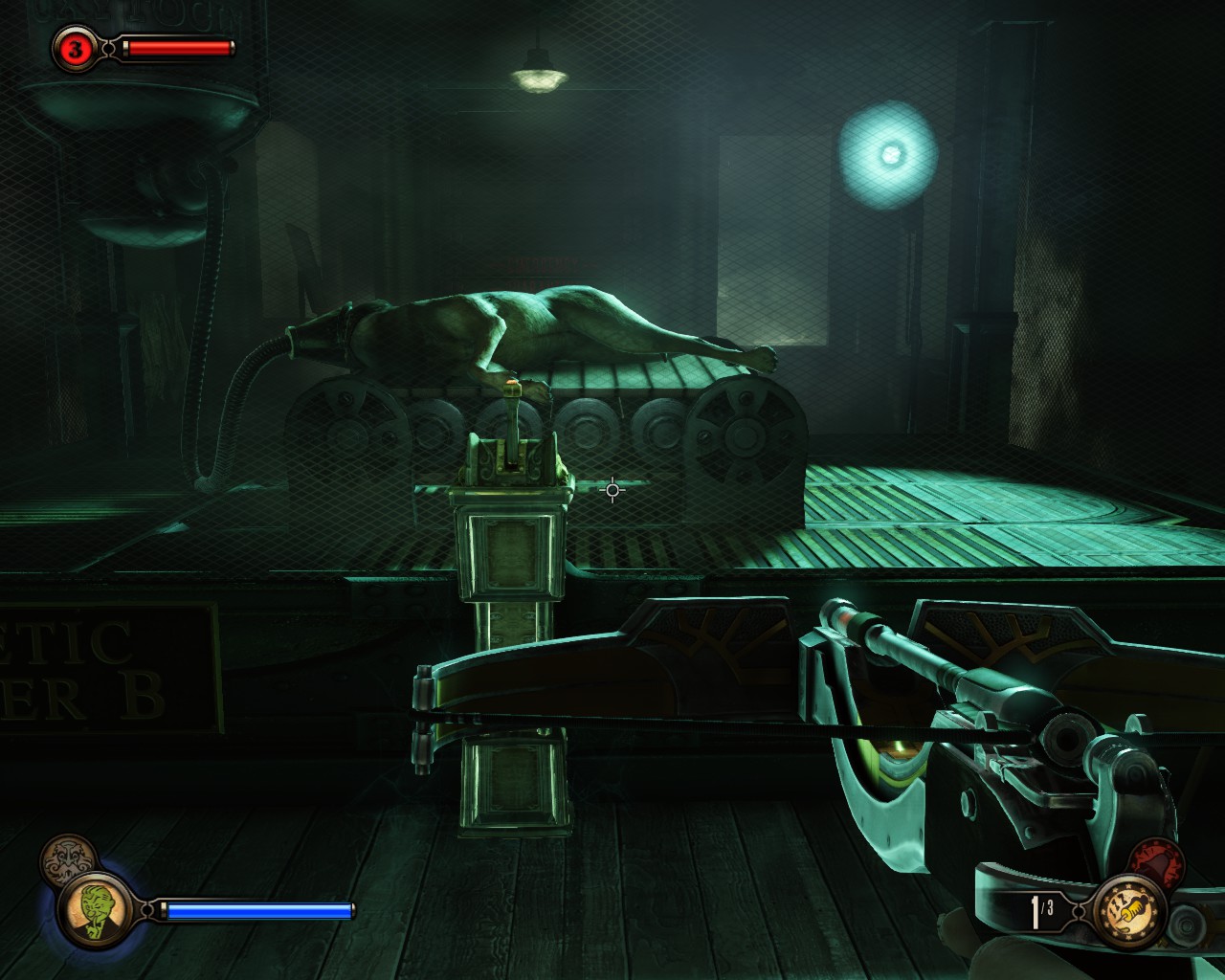Use the red medical kit counter icon

click(x=76, y=48)
